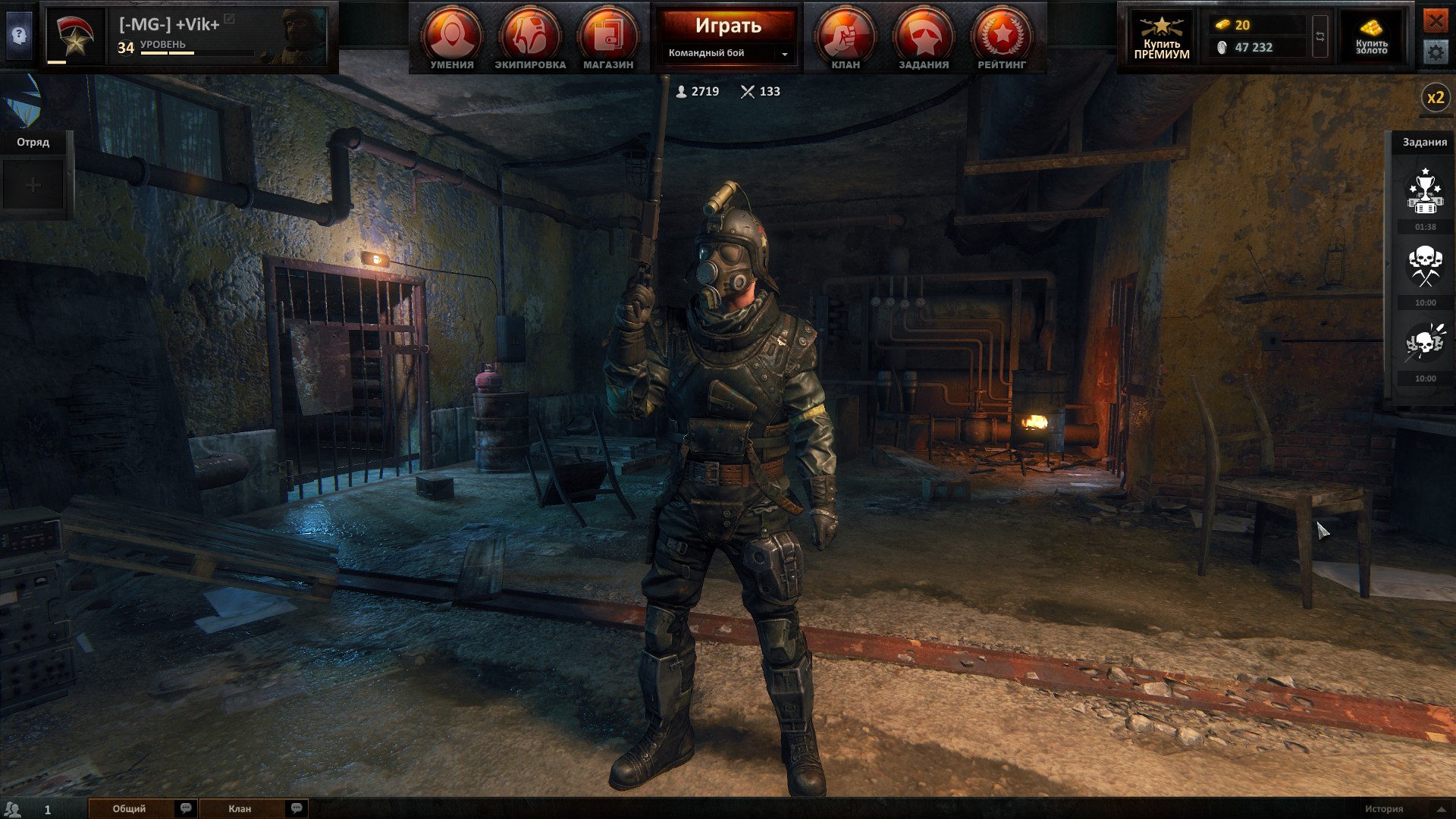Open the Умения skills menu
Viewport: 1456px width, 819px height.
click(452, 37)
